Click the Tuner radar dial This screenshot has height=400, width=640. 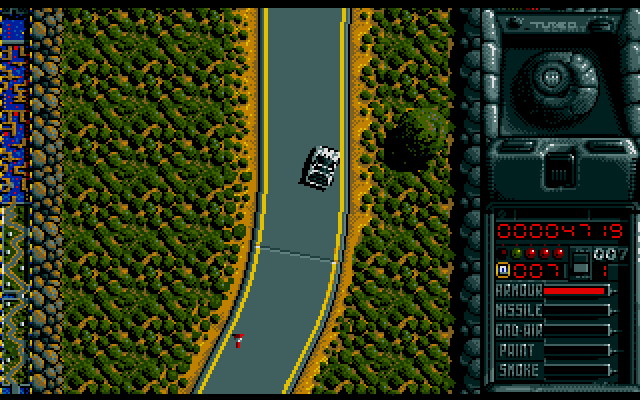553,75
